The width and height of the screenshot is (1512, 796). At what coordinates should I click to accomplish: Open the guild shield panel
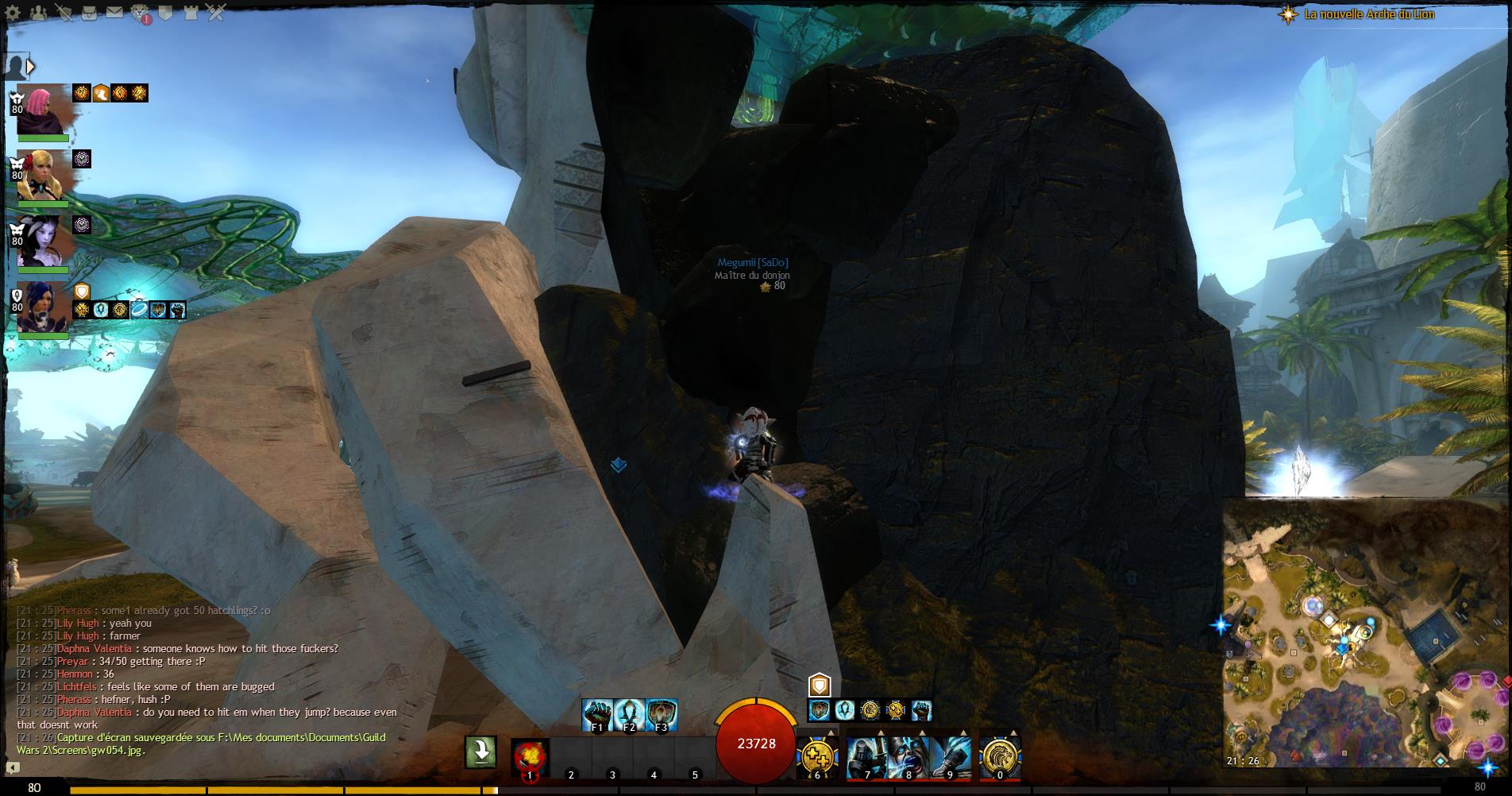pos(165,12)
